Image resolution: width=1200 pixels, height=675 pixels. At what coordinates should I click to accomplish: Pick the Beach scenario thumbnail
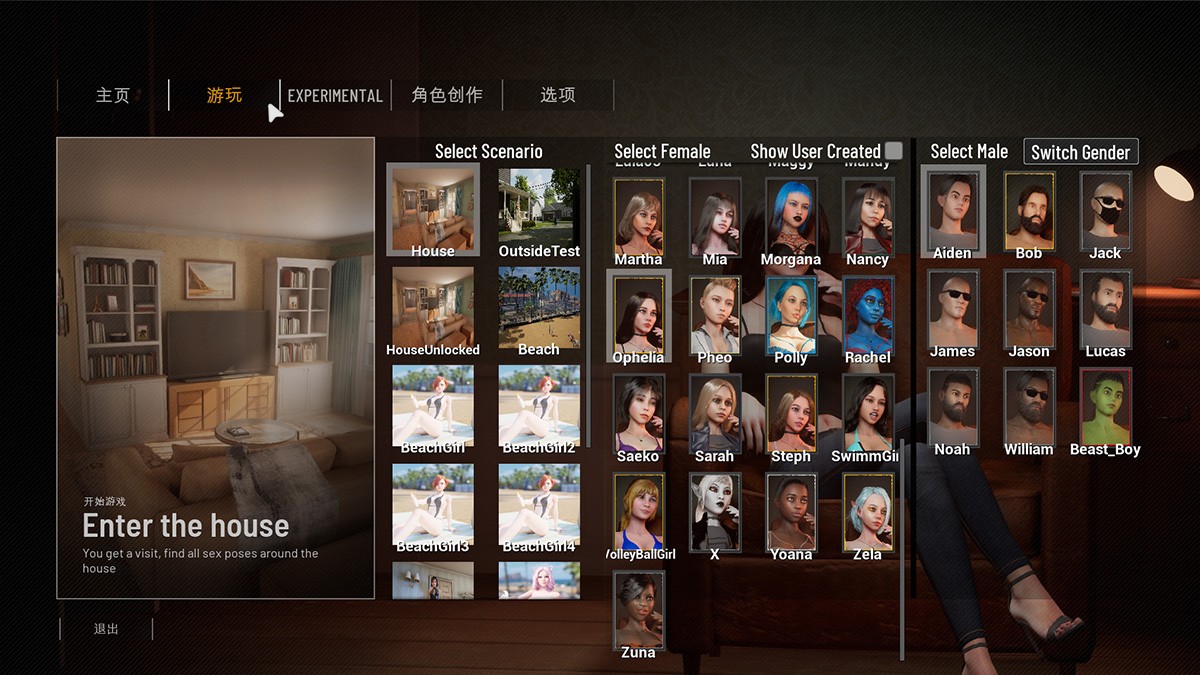click(539, 306)
